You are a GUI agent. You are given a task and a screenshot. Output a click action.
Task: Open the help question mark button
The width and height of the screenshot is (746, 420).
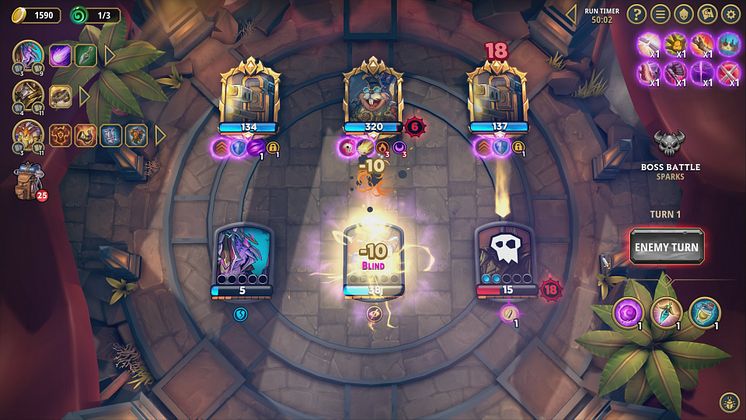(x=638, y=14)
